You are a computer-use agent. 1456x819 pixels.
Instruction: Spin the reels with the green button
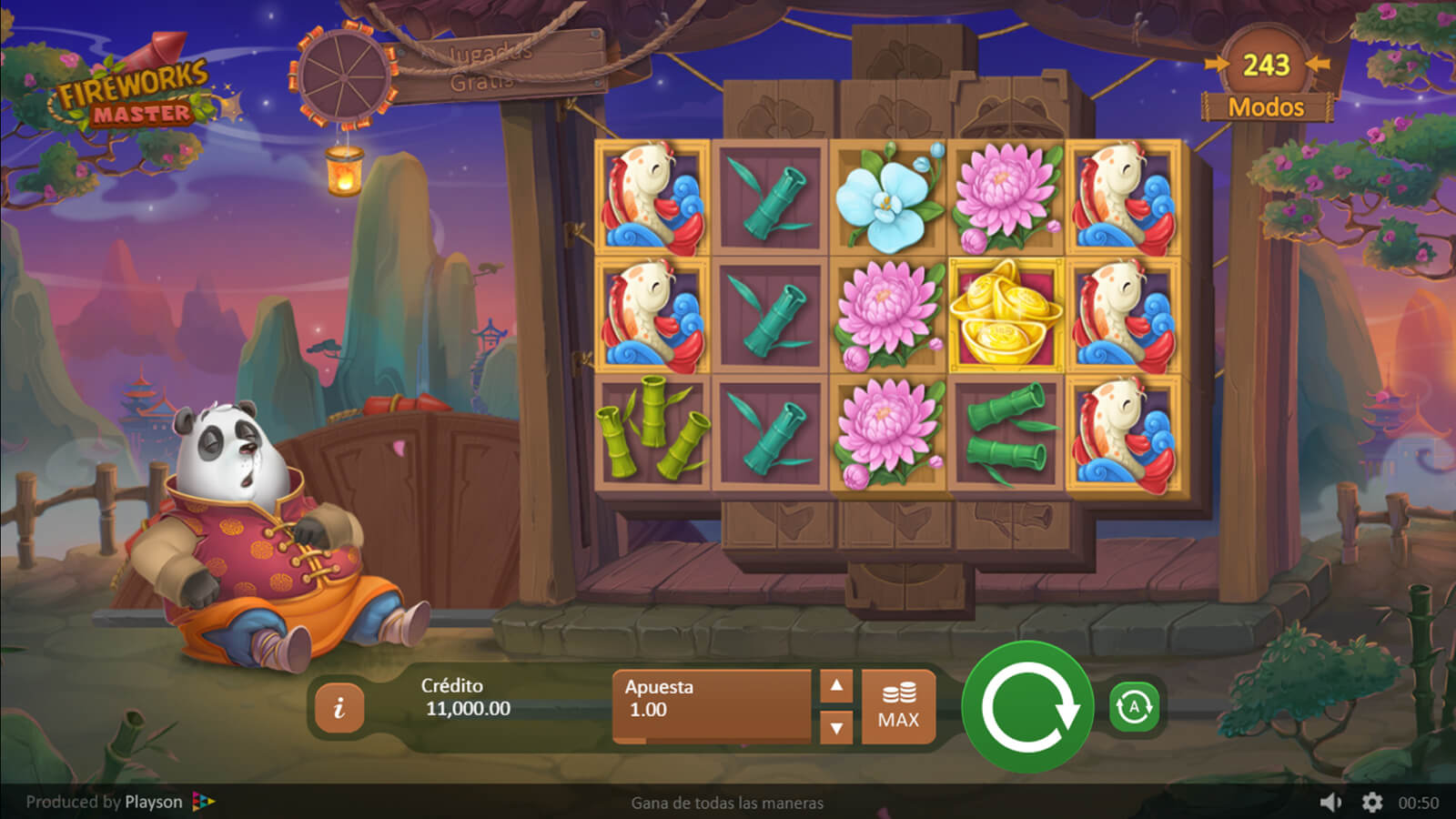(x=1027, y=707)
